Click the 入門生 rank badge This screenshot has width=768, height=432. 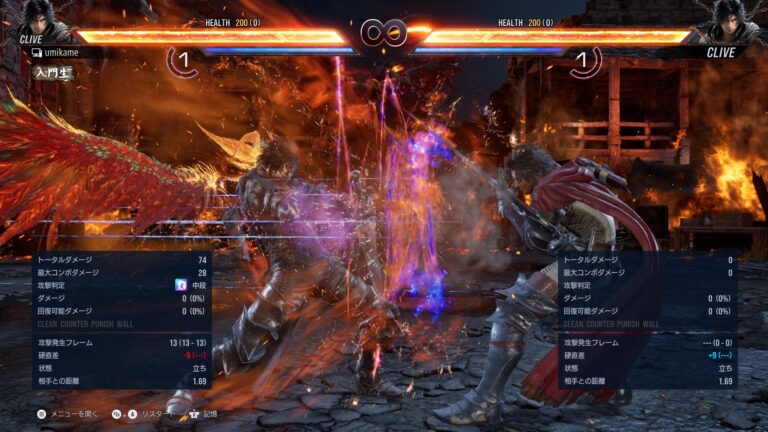[x=51, y=72]
